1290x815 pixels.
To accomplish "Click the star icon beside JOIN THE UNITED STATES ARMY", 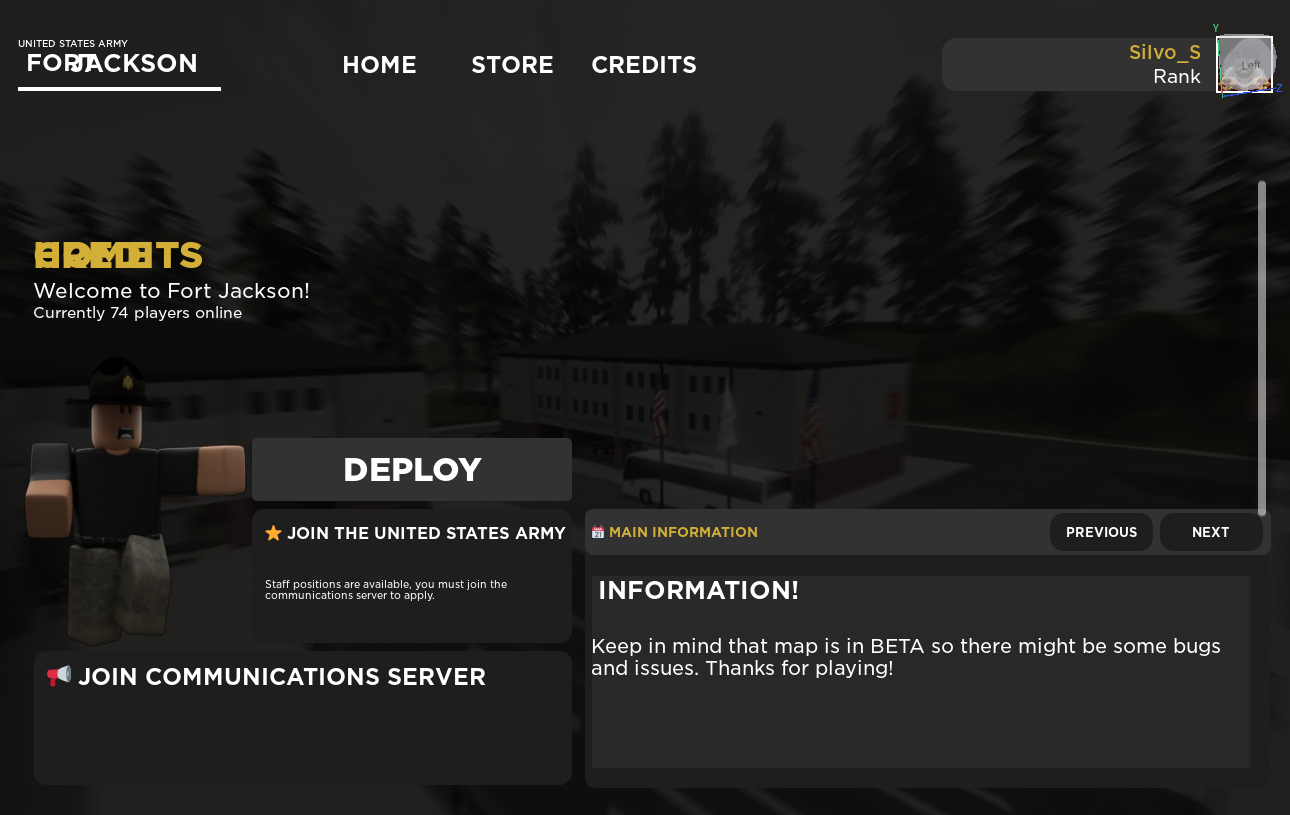I will [273, 533].
